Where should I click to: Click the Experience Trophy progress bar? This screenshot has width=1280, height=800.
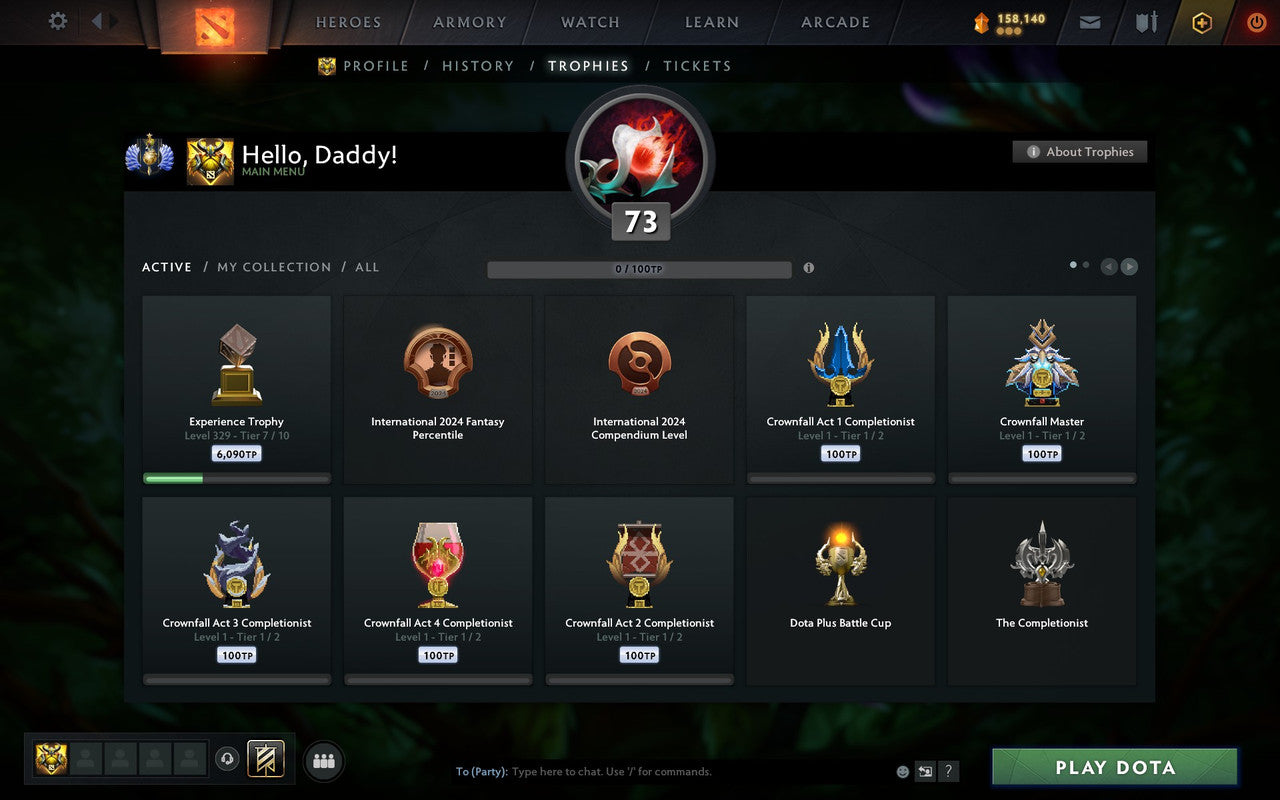[236, 477]
